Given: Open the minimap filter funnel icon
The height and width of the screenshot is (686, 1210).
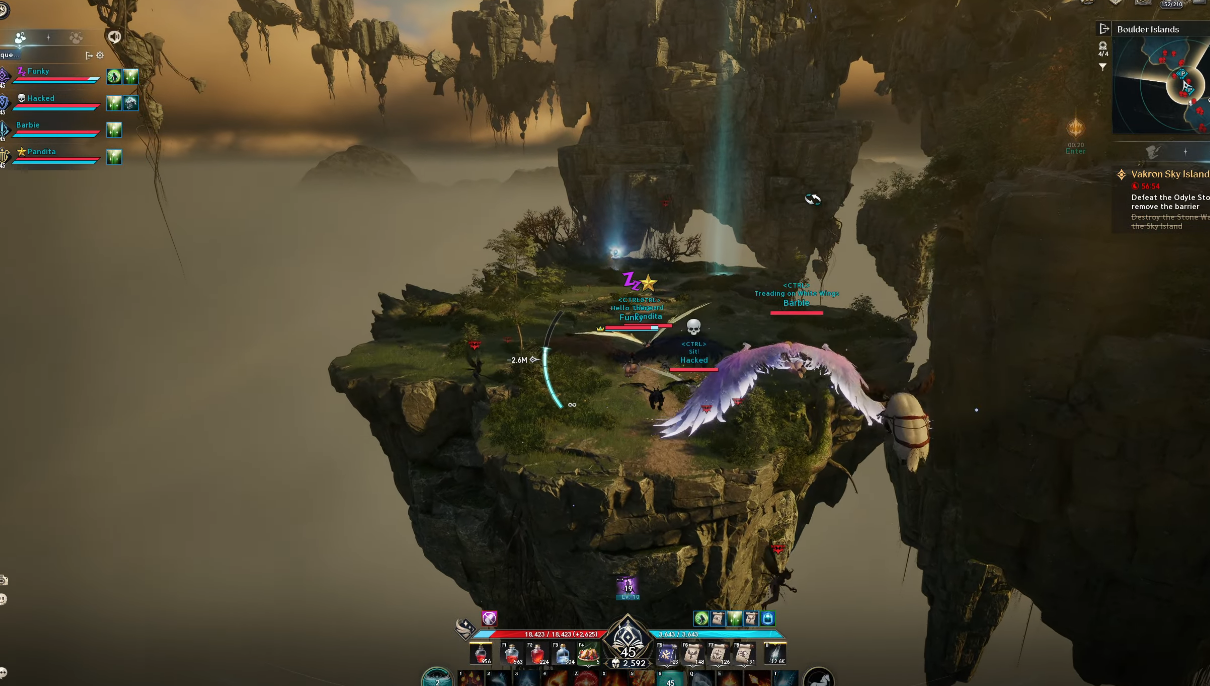Looking at the screenshot, I should click(x=1103, y=67).
